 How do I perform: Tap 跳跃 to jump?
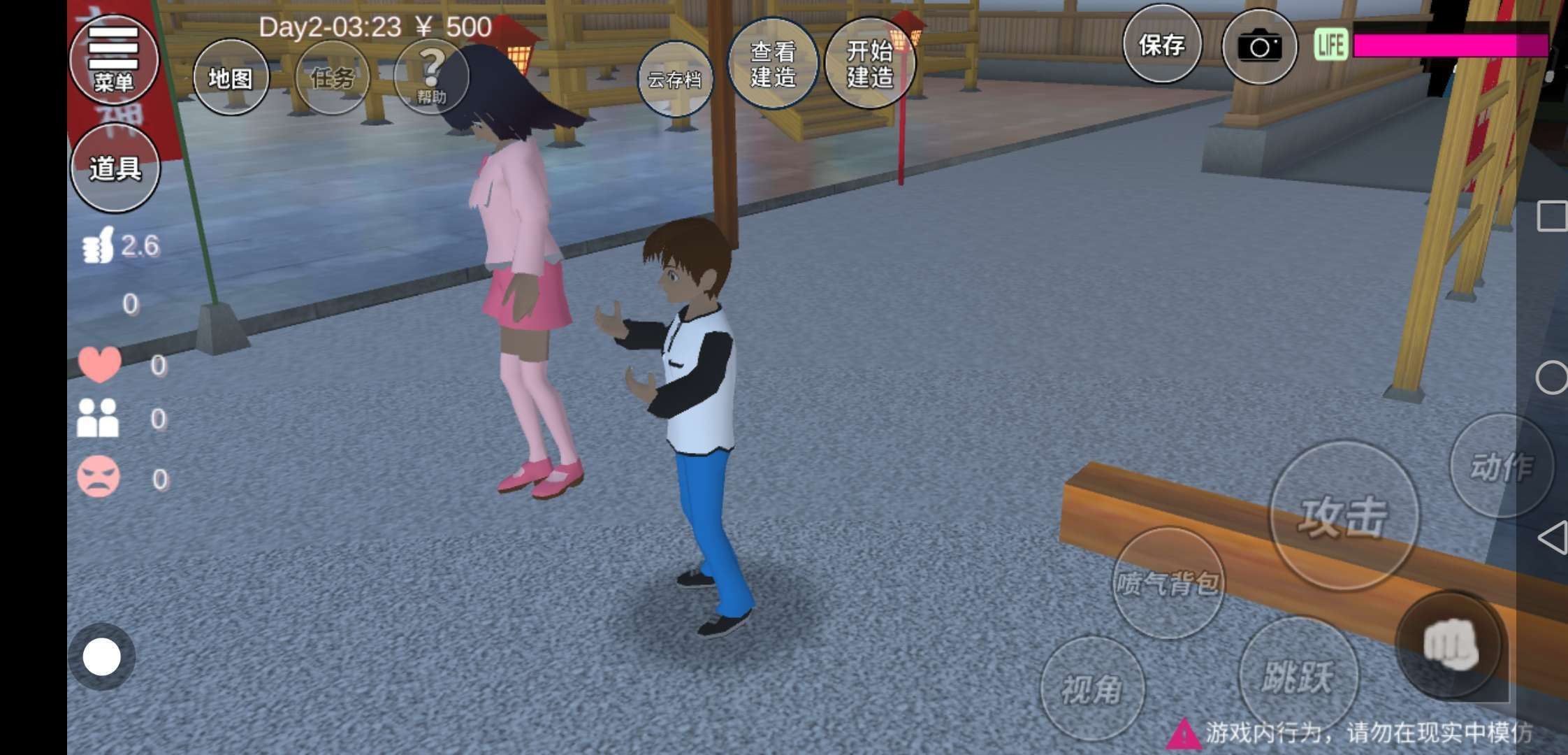[x=1298, y=676]
